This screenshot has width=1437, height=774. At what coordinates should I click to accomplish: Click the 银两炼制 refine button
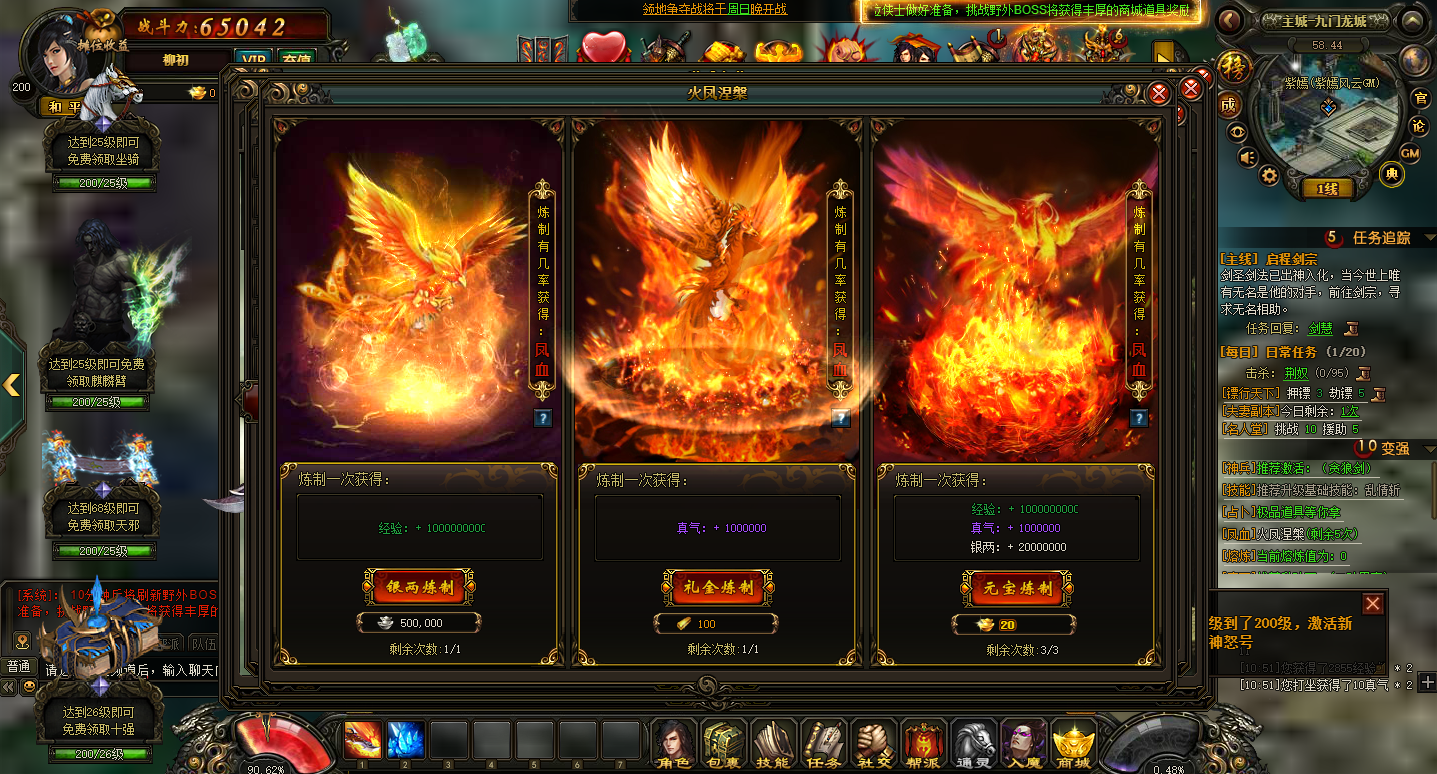pos(420,588)
